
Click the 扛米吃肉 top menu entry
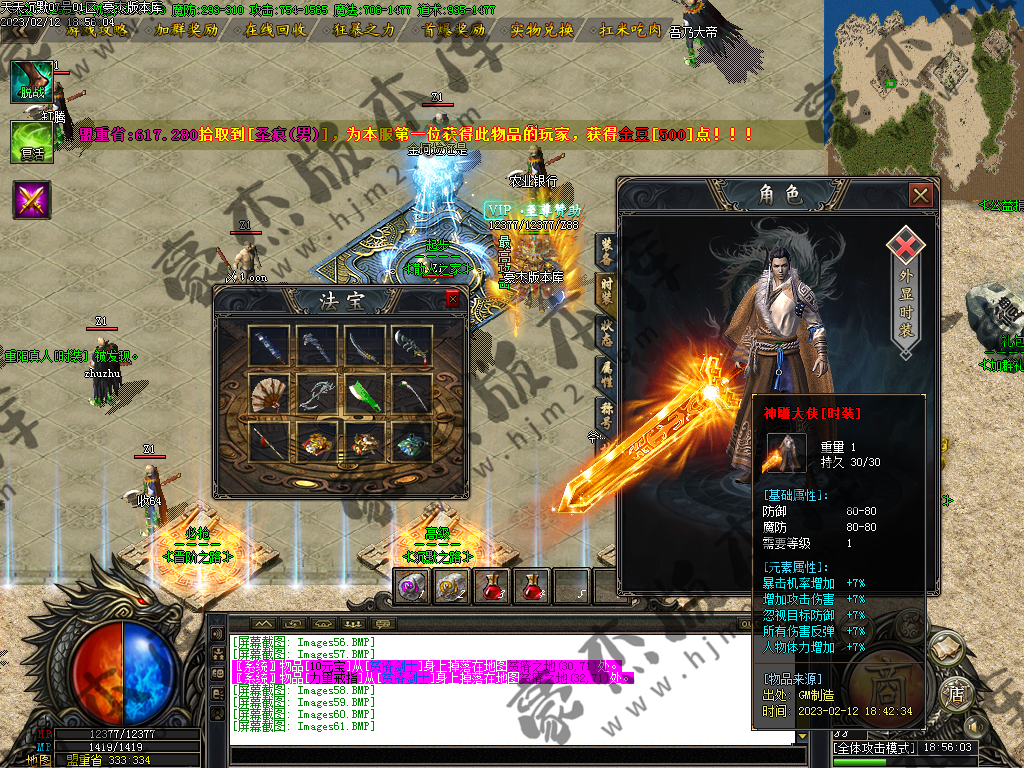[x=630, y=30]
